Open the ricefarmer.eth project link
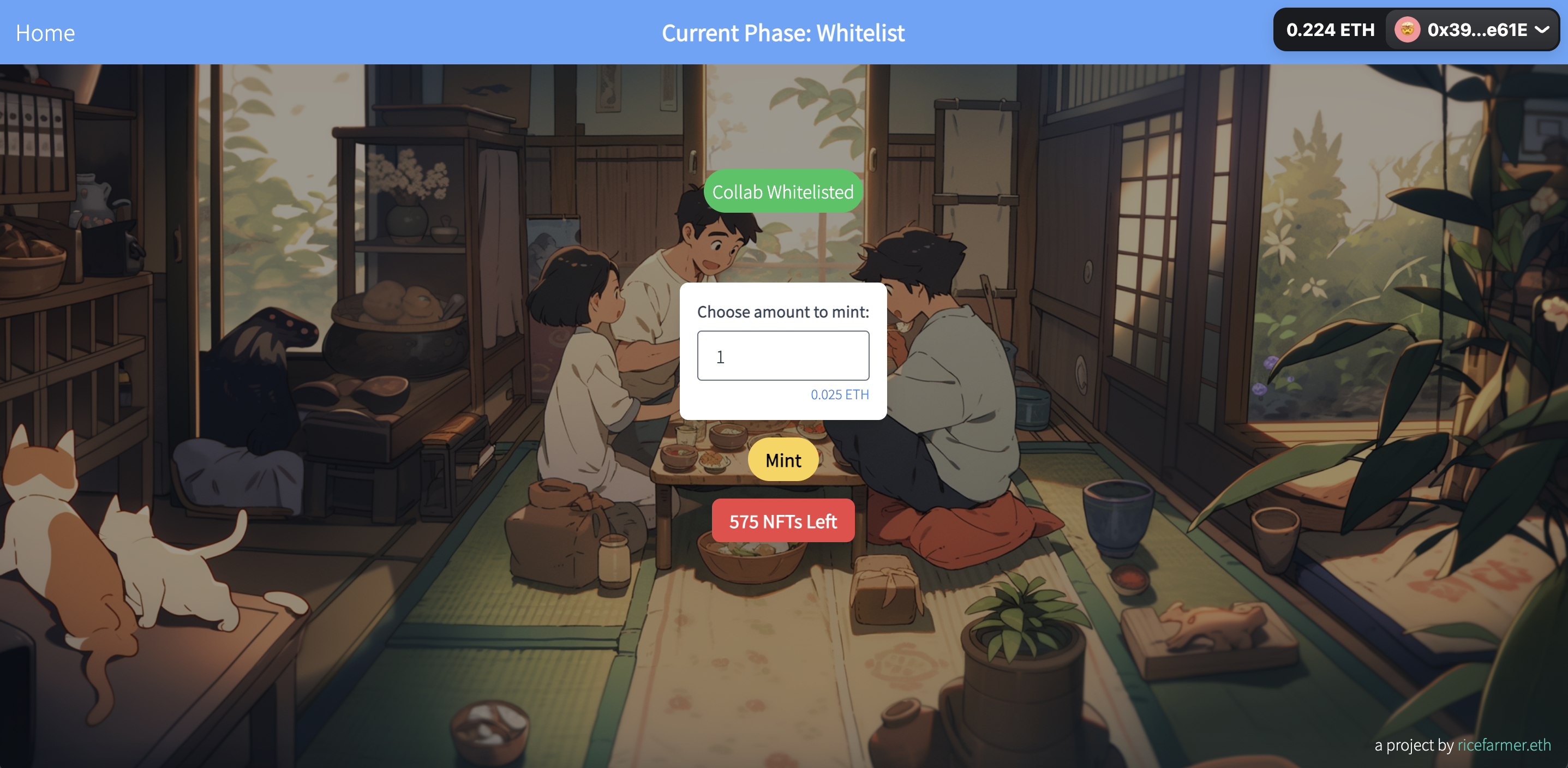The width and height of the screenshot is (1568, 768). [x=1504, y=744]
